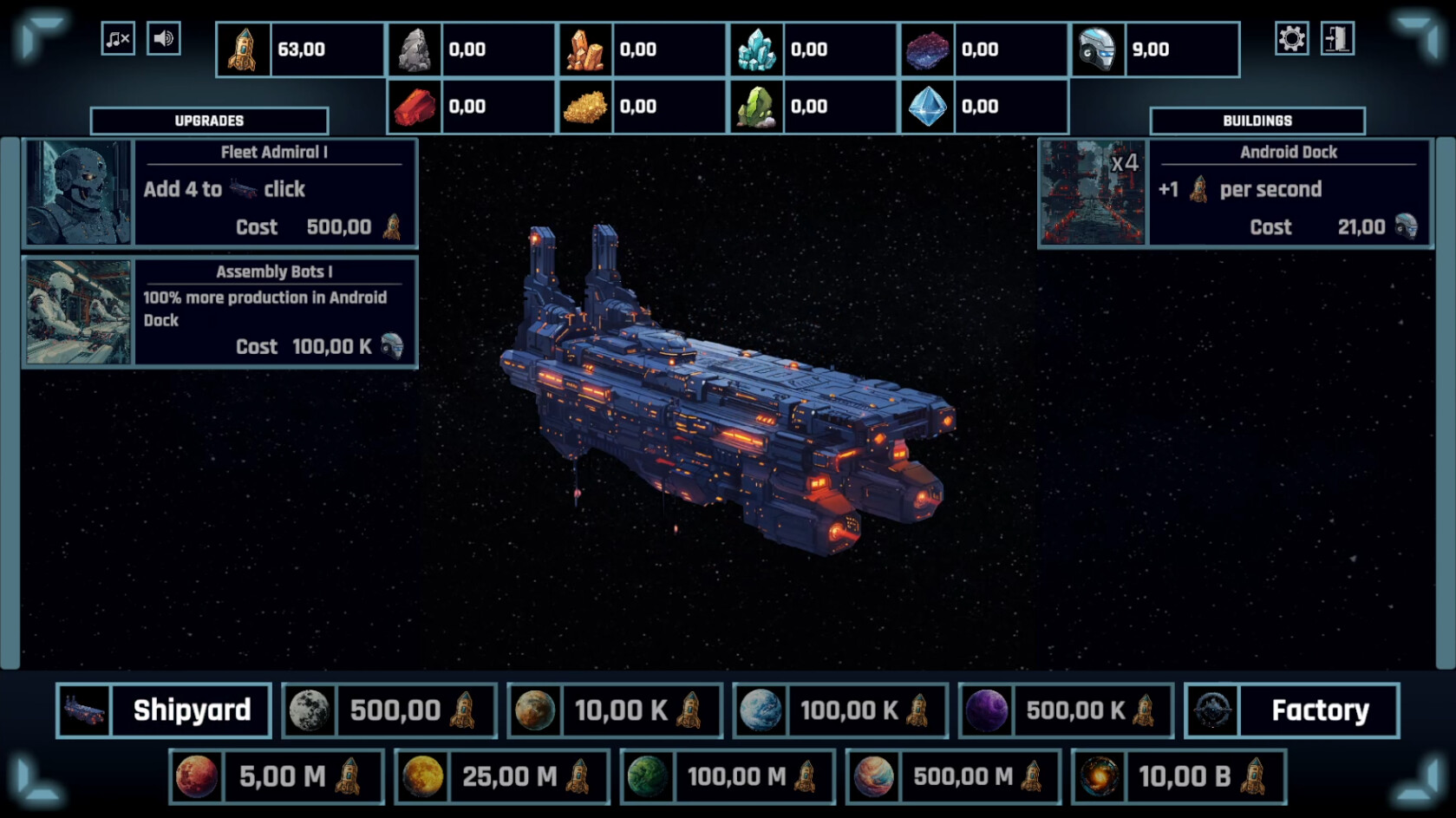Screen dimensions: 1456x818
Task: Expand the Upgrades panel header
Action: click(x=210, y=121)
